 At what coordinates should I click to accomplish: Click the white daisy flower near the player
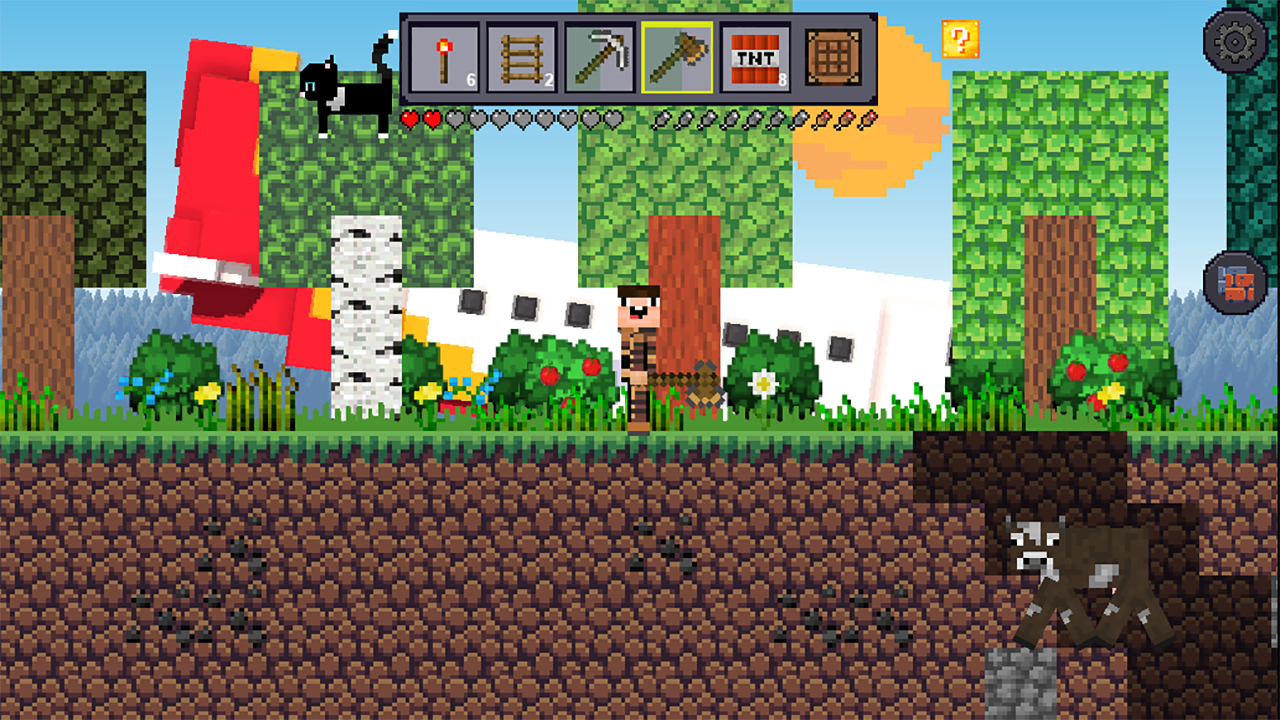(x=764, y=383)
